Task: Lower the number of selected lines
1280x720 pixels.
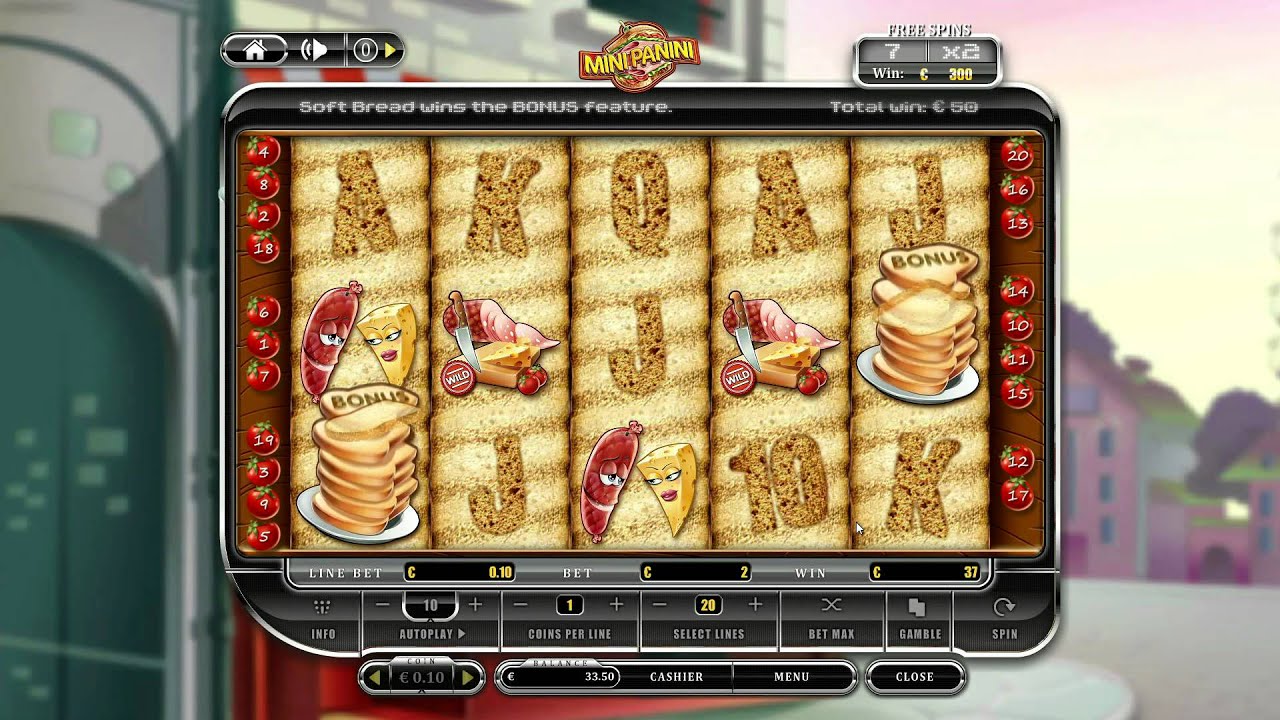Action: 660,605
